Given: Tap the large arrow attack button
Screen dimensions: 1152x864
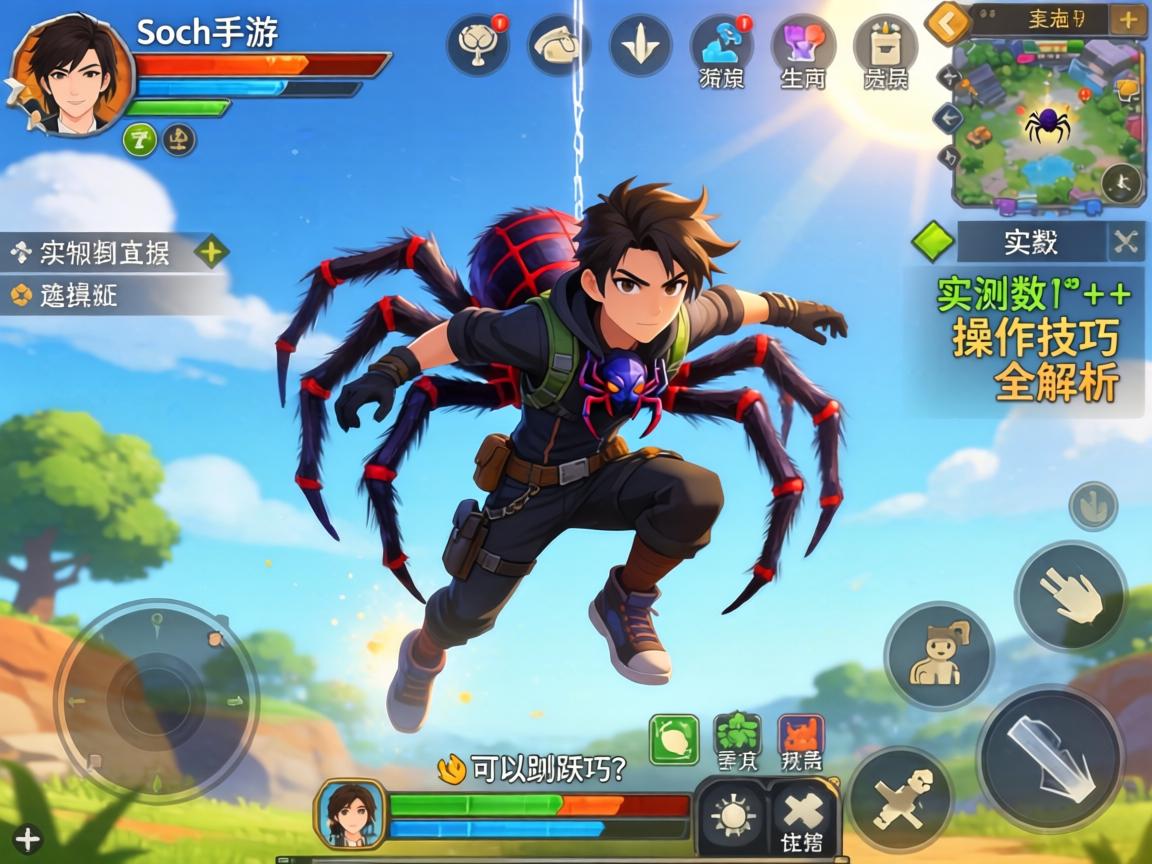Looking at the screenshot, I should [x=1050, y=758].
